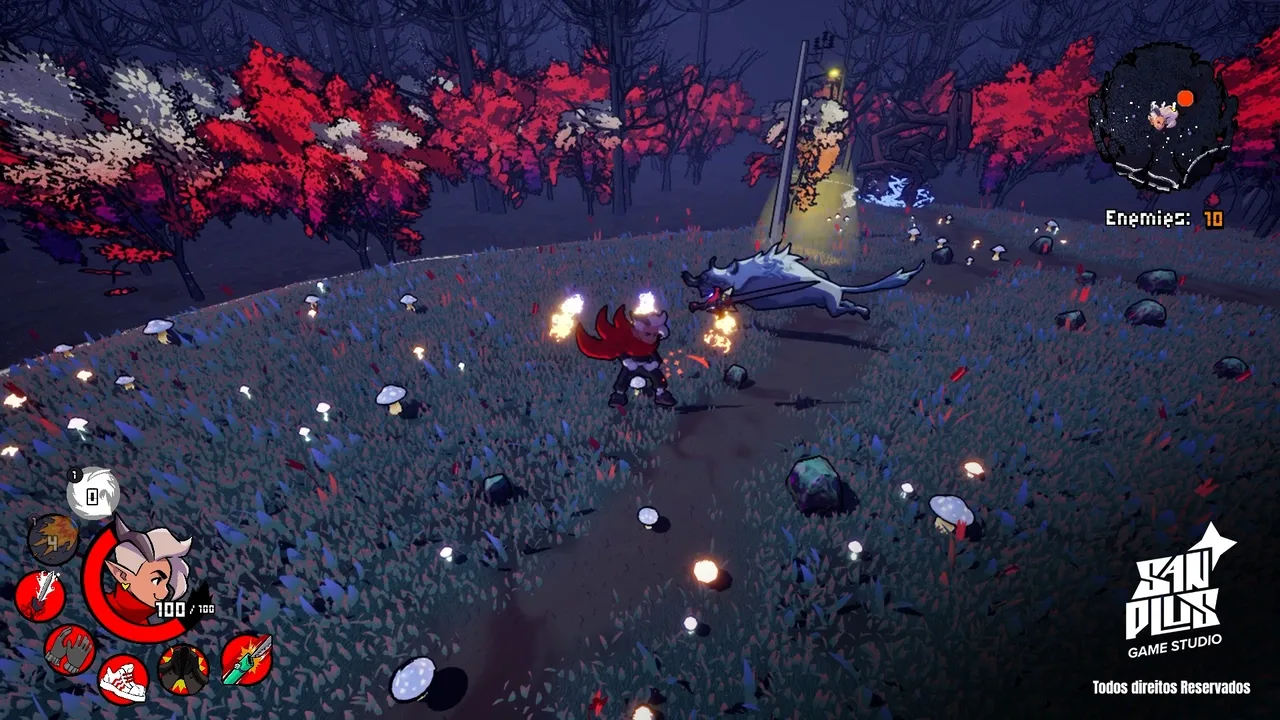This screenshot has height=720, width=1280.
Task: Activate the dark coat ability icon
Action: [x=184, y=669]
